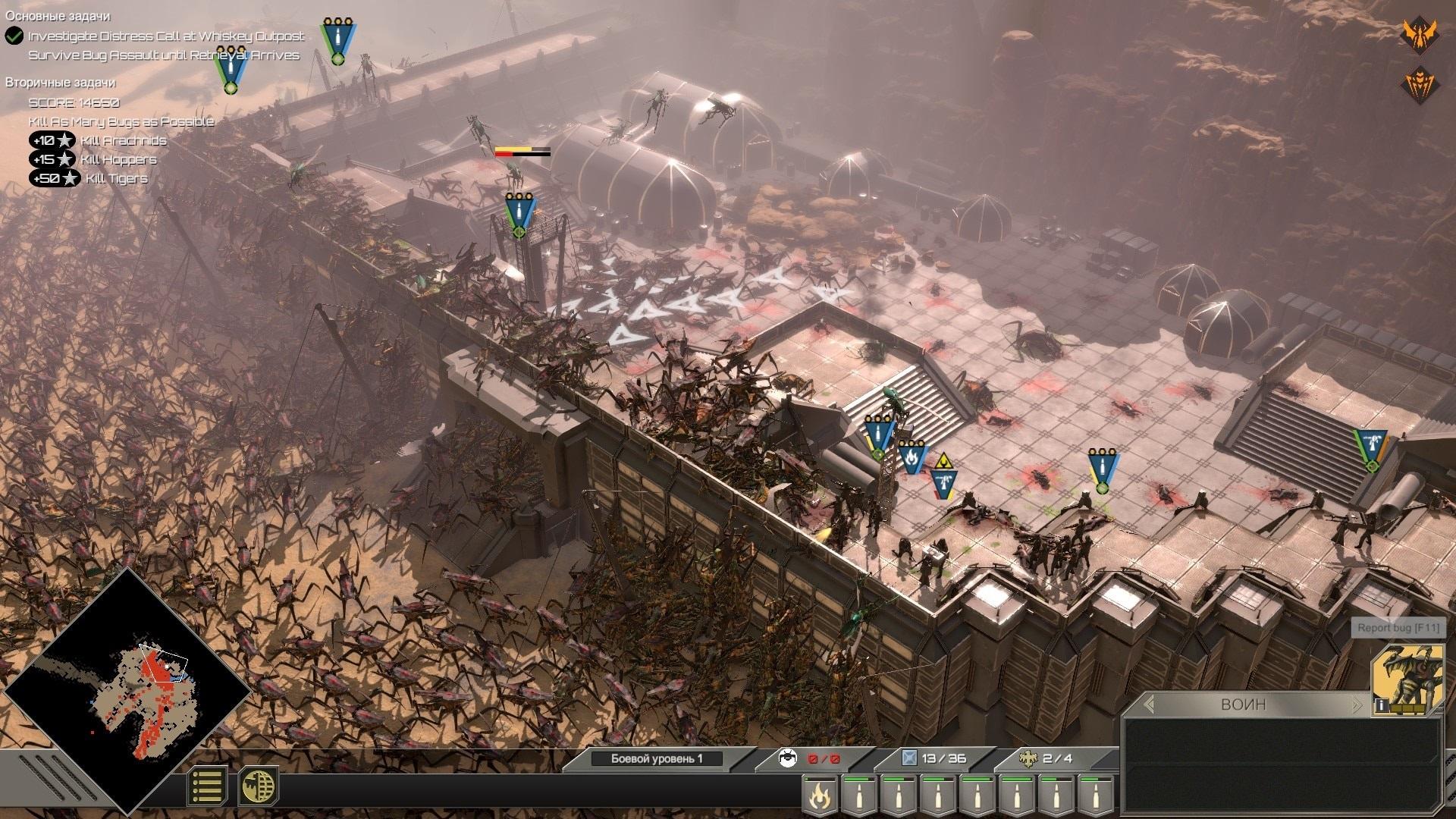Show previous unit with left arrow
1456x819 pixels.
point(1149,704)
